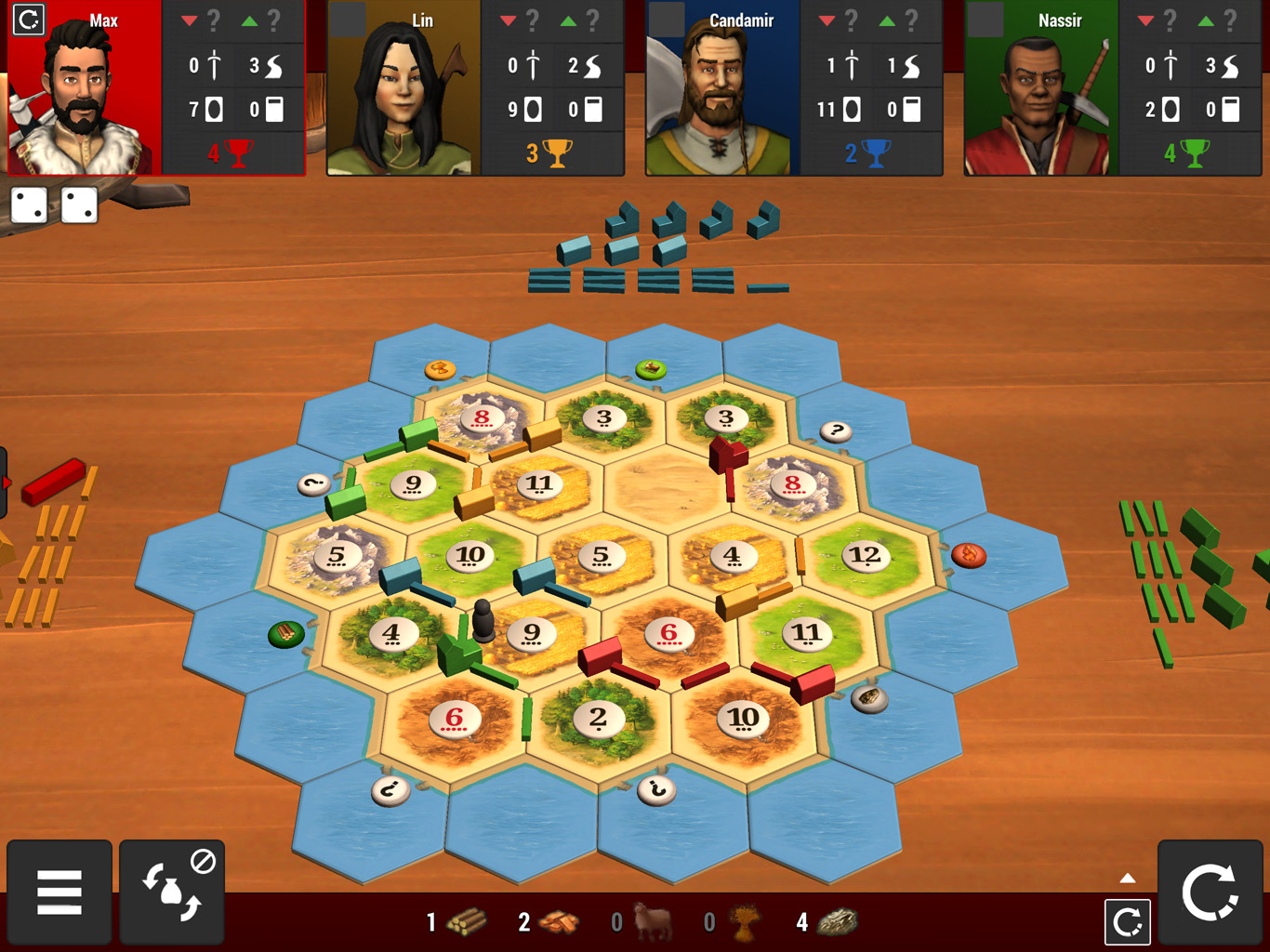Click the refresh icon on Max's portrait

[x=29, y=20]
